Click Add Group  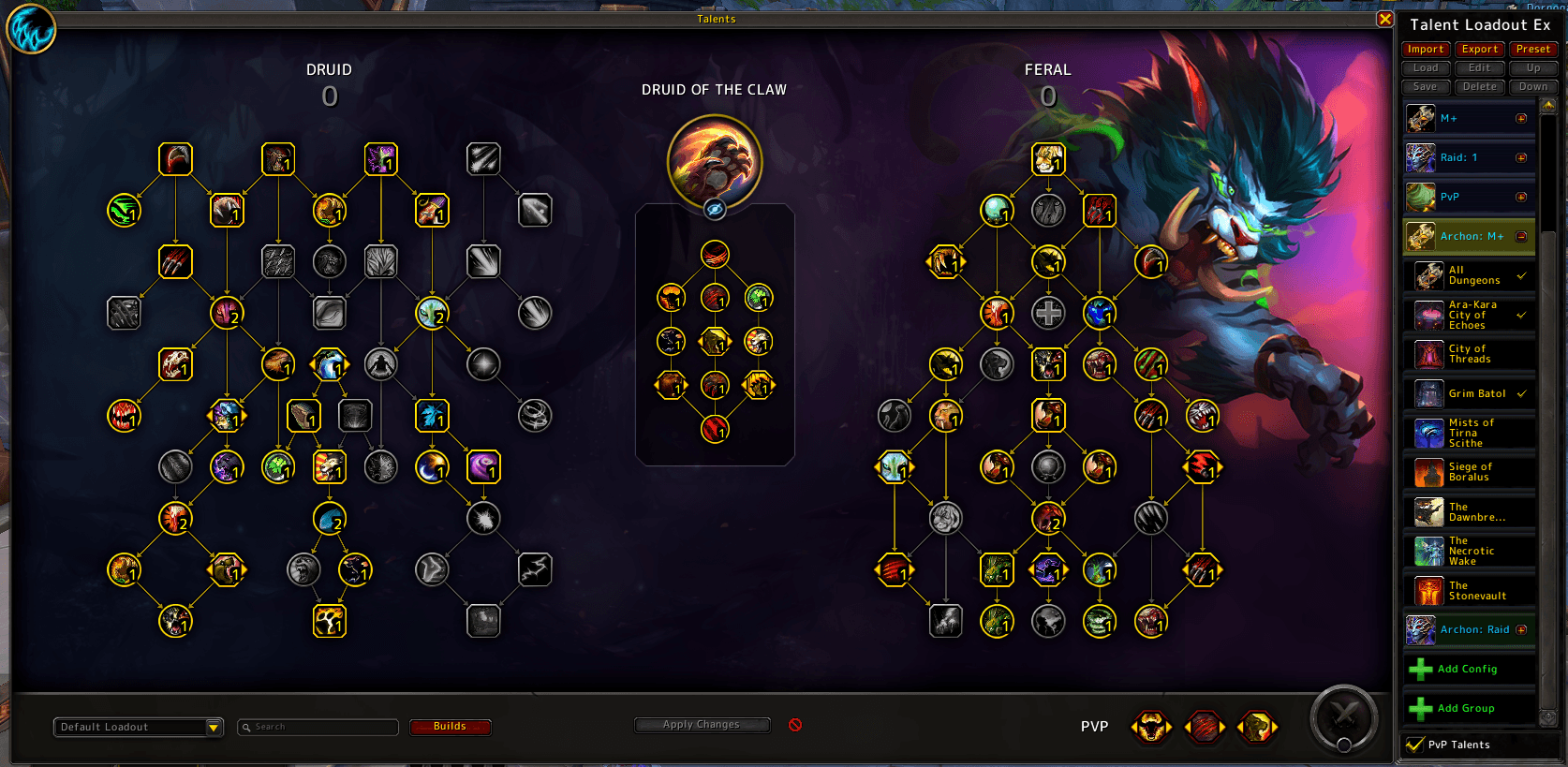1466,709
